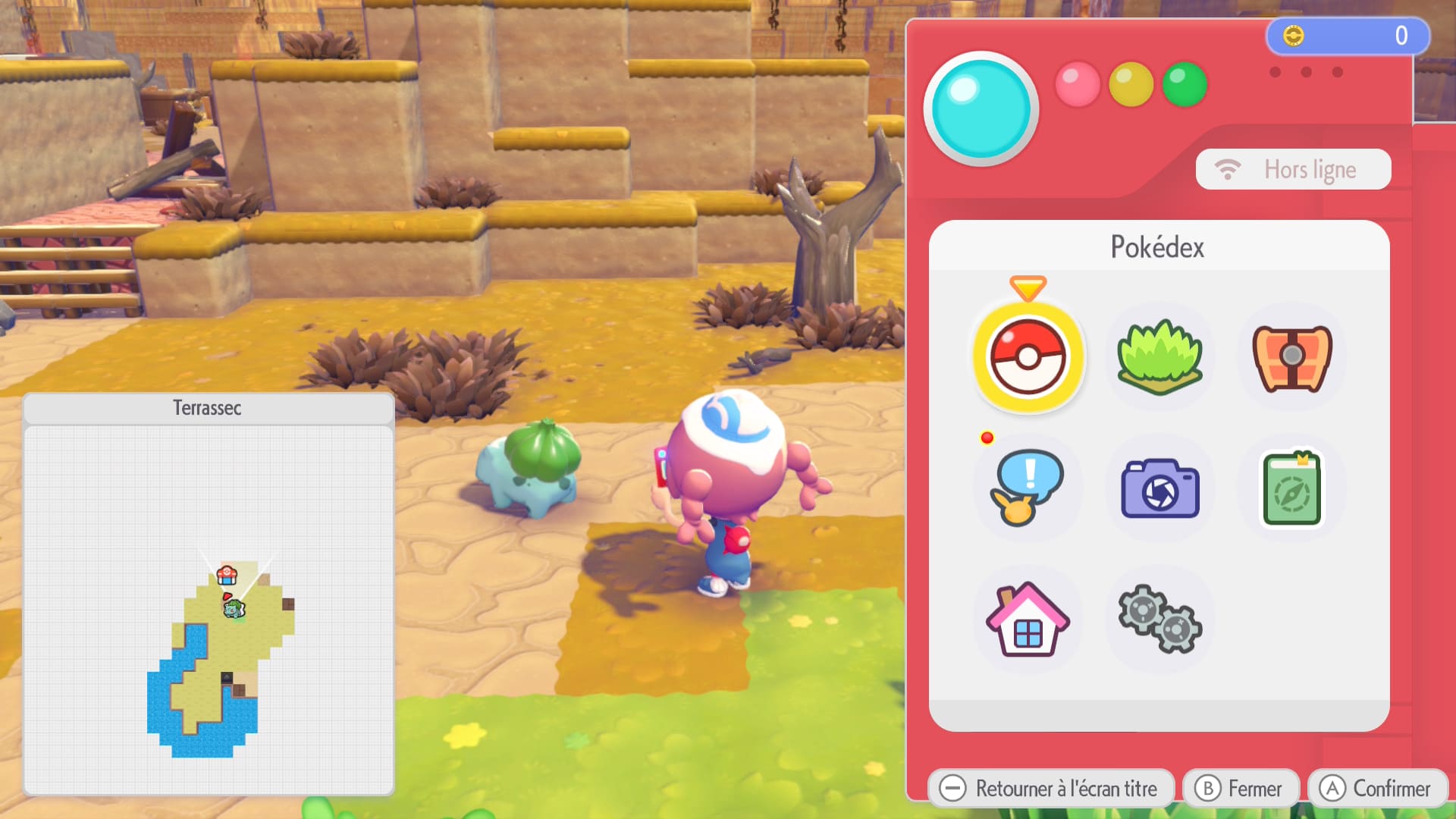Confirm the selection with Confirmer
Viewport: 1456px width, 819px height.
pos(1376,789)
